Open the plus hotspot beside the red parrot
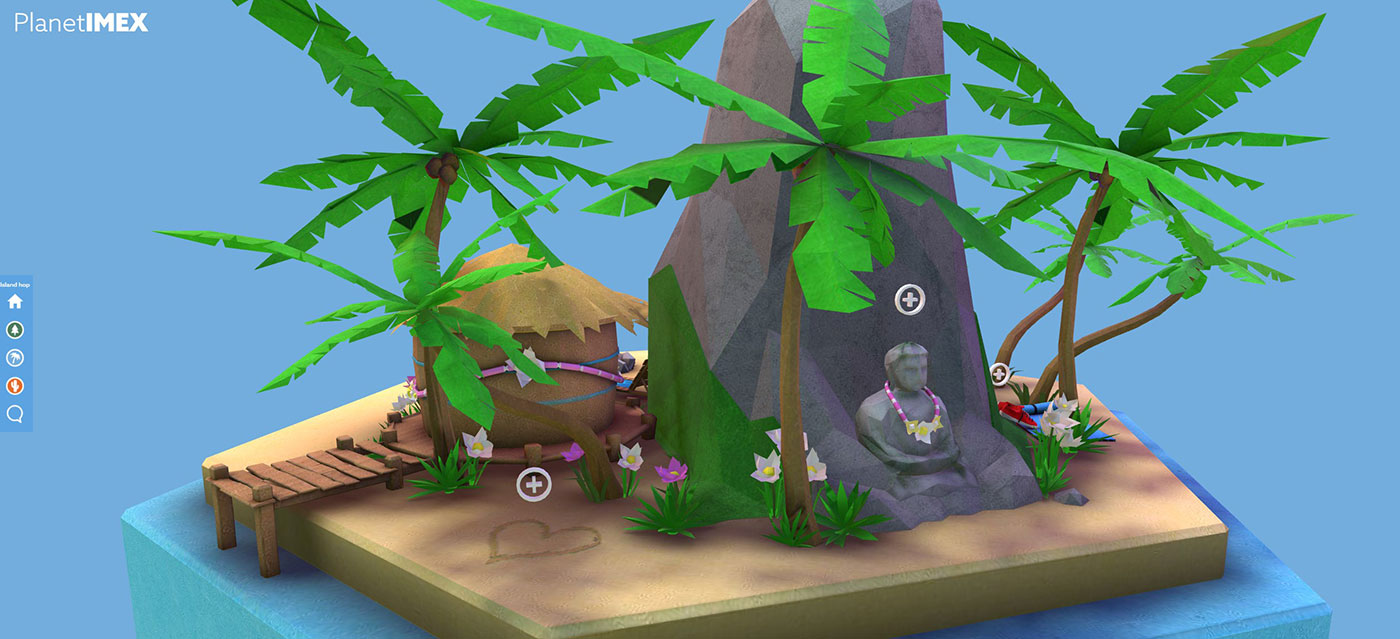This screenshot has height=639, width=1400. click(998, 374)
